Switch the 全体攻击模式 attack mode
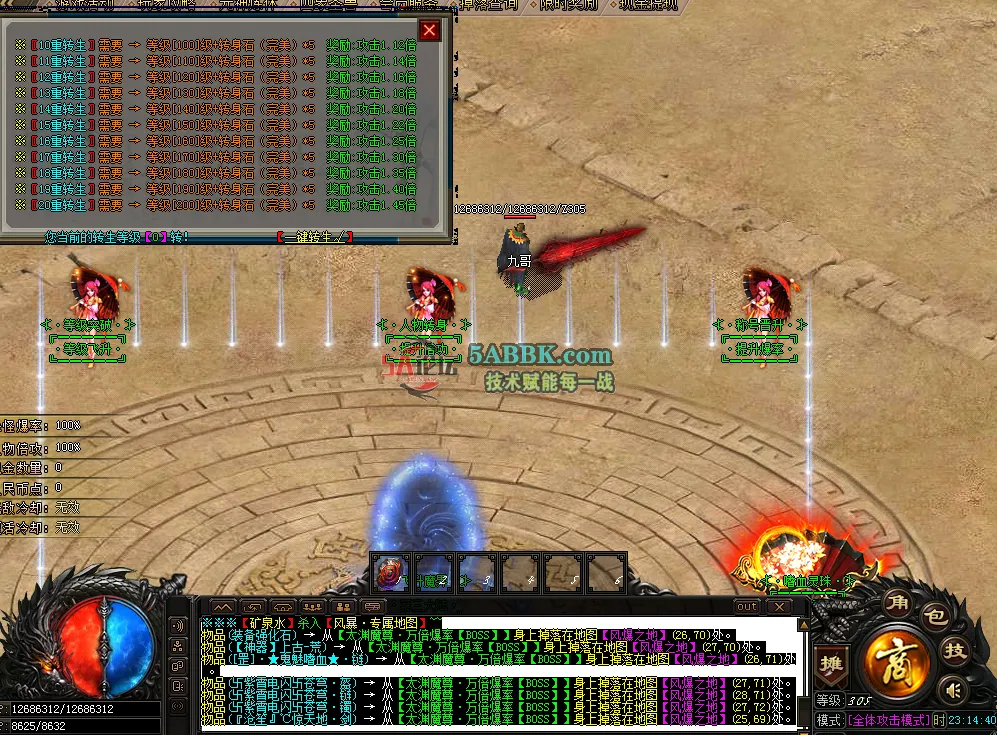Viewport: 997px width, 735px height. point(888,720)
